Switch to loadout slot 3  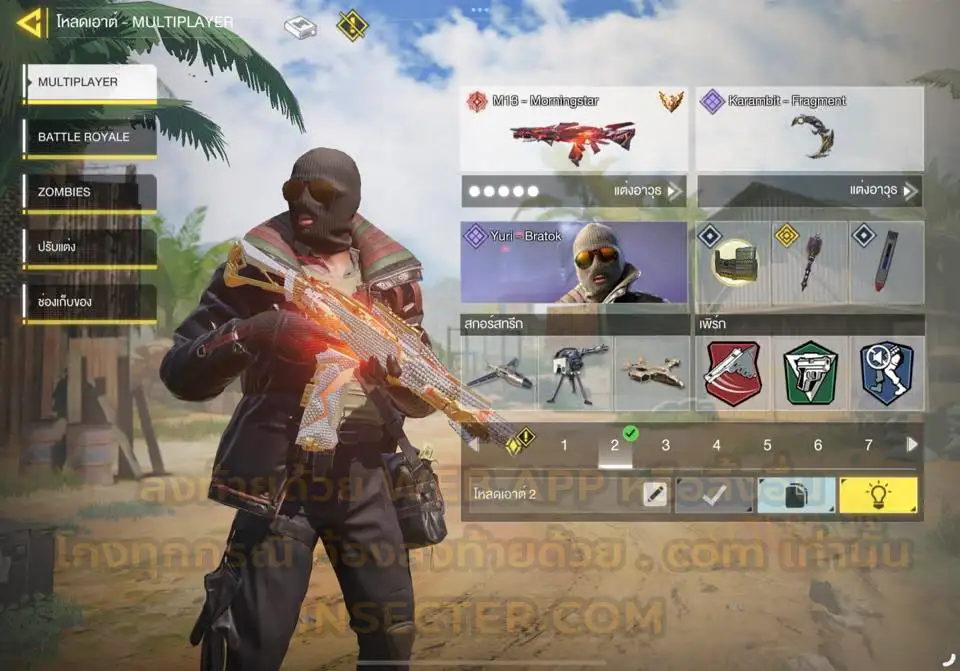[666, 446]
